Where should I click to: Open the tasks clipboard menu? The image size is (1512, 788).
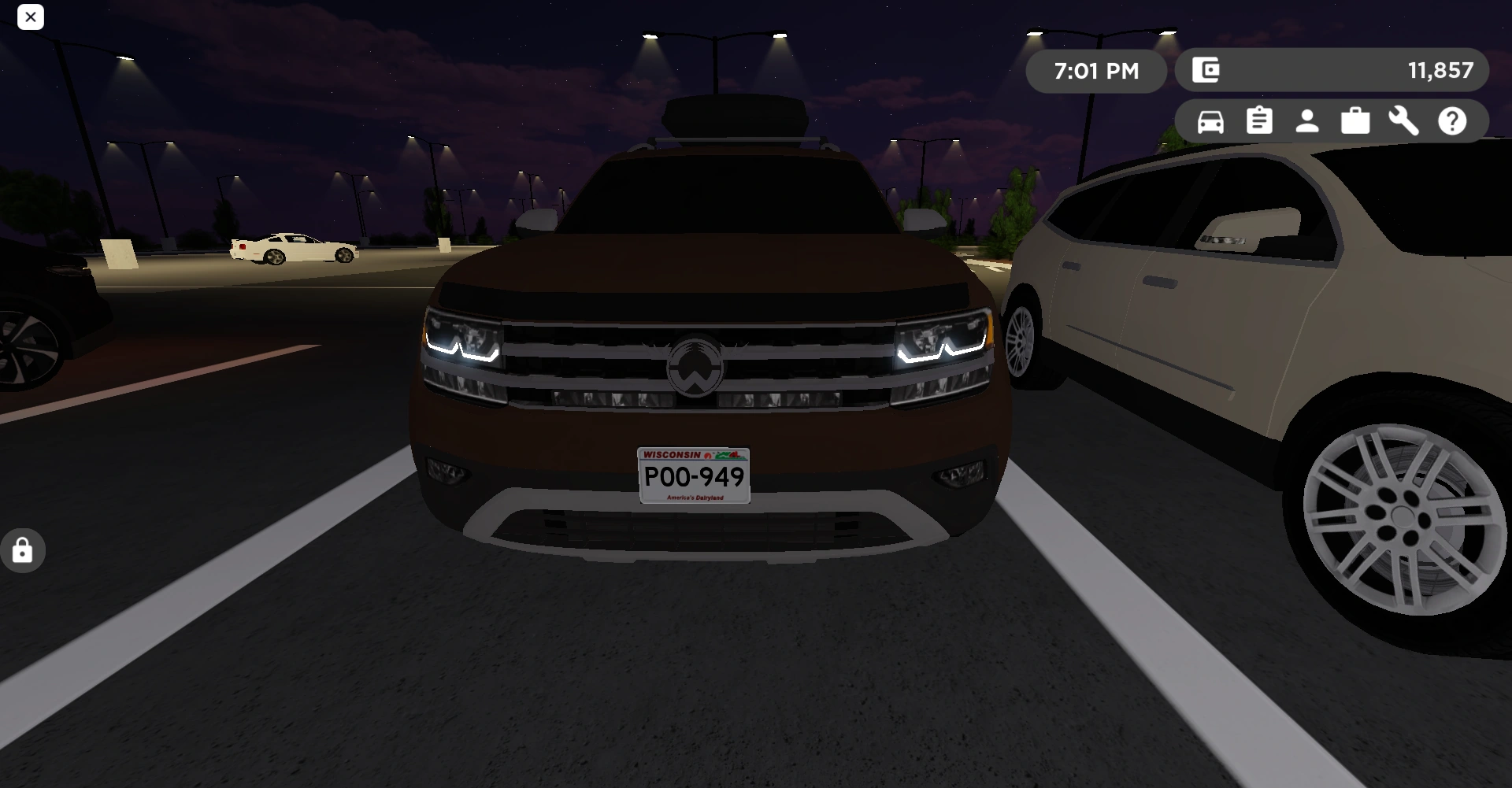(x=1258, y=120)
